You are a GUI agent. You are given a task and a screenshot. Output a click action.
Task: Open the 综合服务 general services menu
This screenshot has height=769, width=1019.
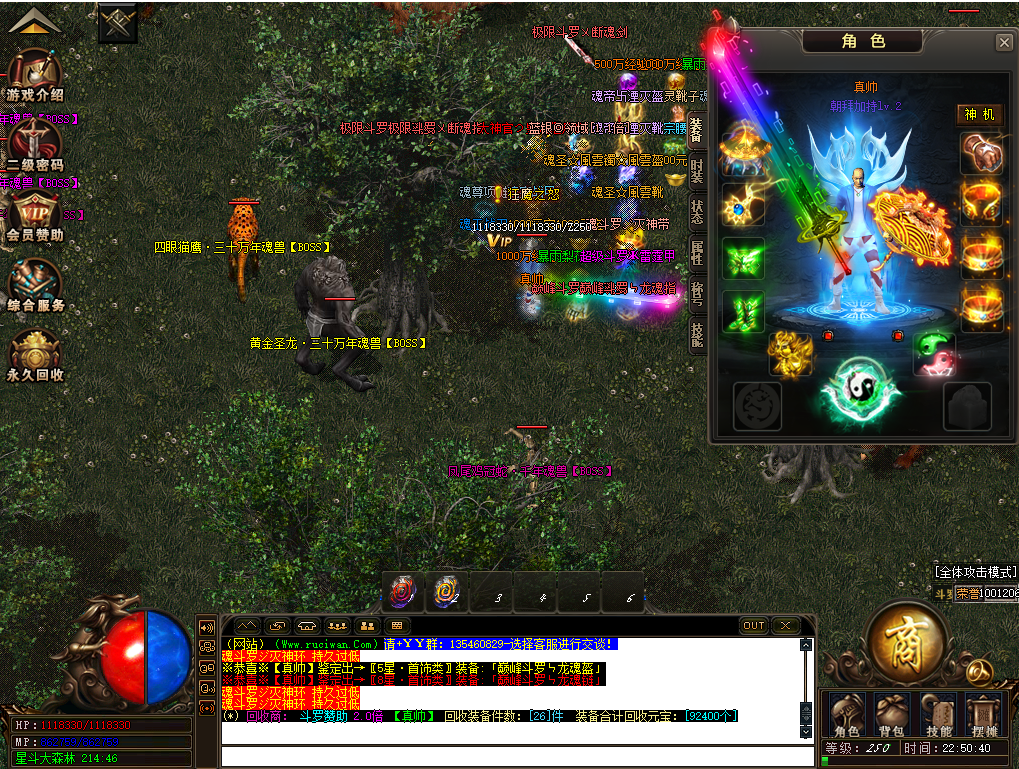click(x=35, y=286)
